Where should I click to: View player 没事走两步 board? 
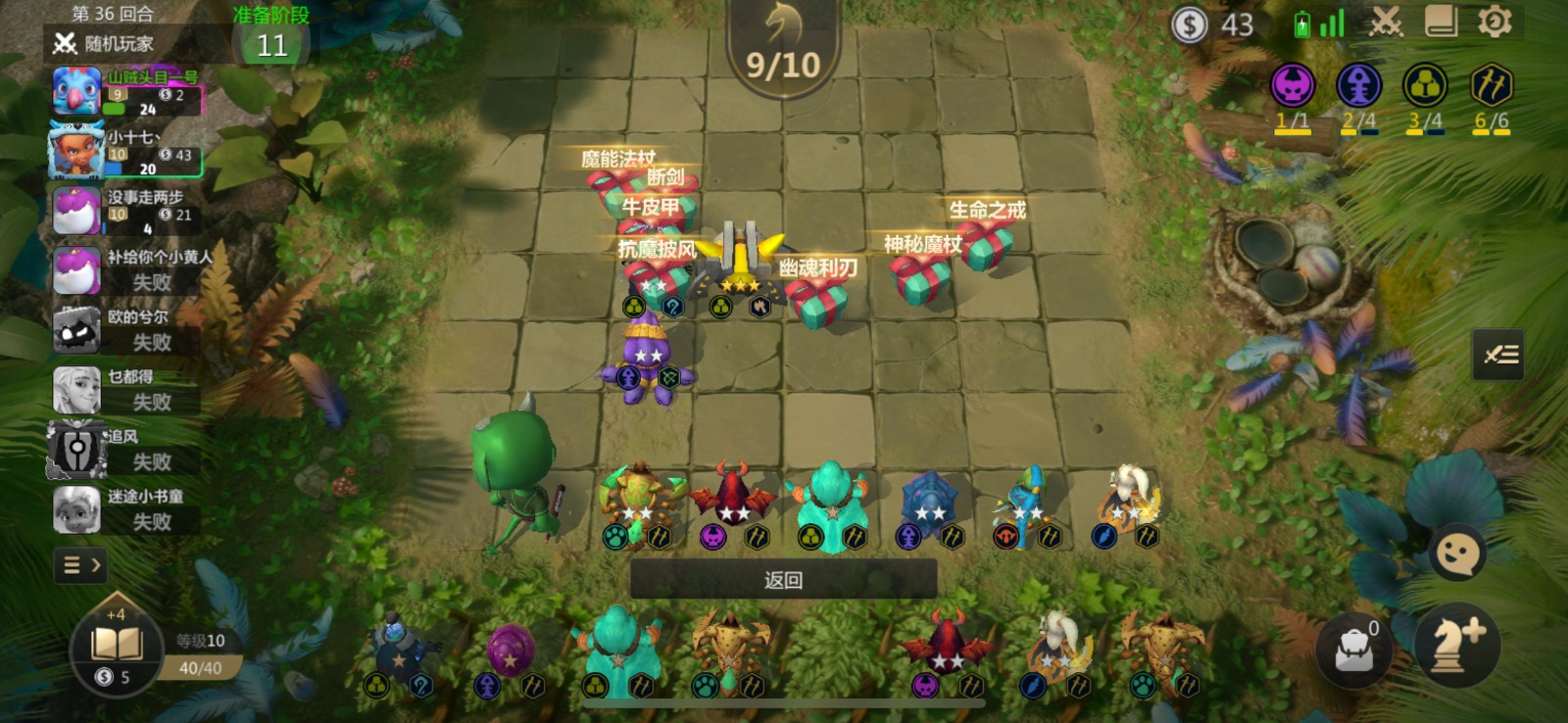(127, 212)
